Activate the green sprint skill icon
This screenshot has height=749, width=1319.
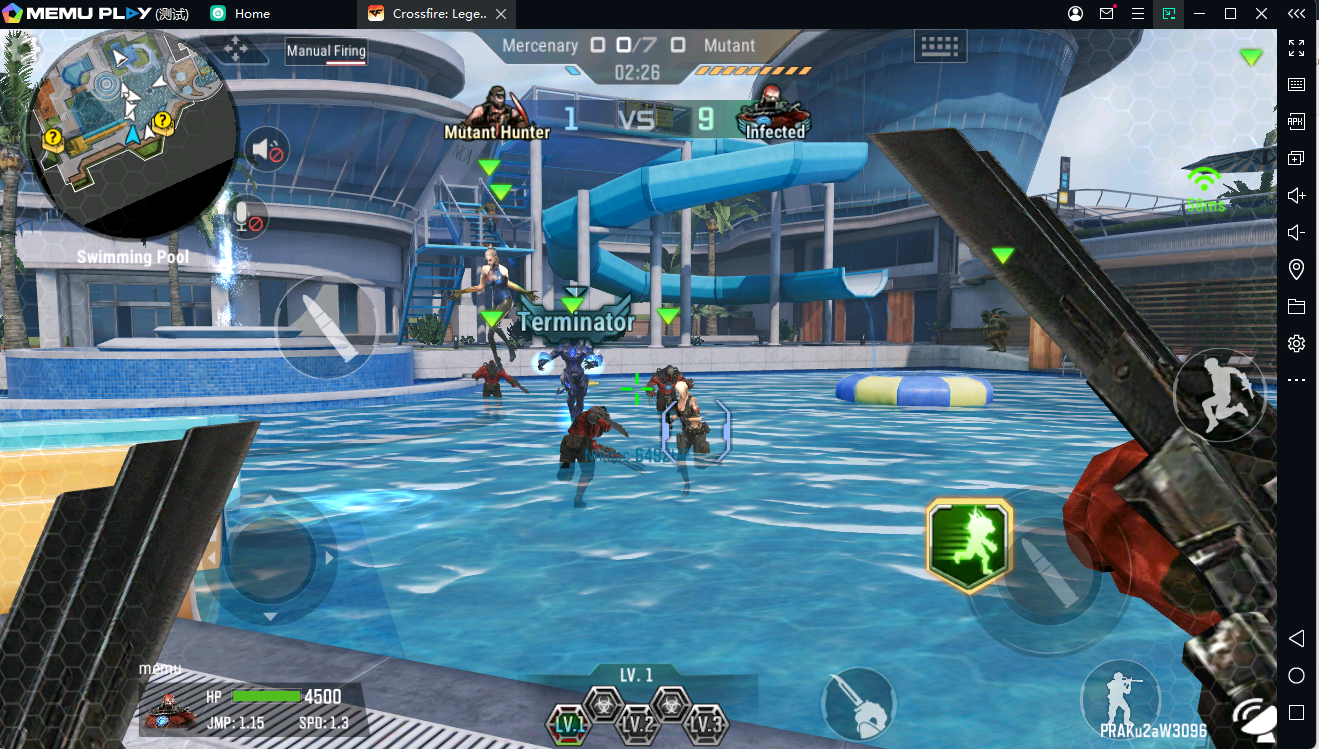[x=969, y=546]
